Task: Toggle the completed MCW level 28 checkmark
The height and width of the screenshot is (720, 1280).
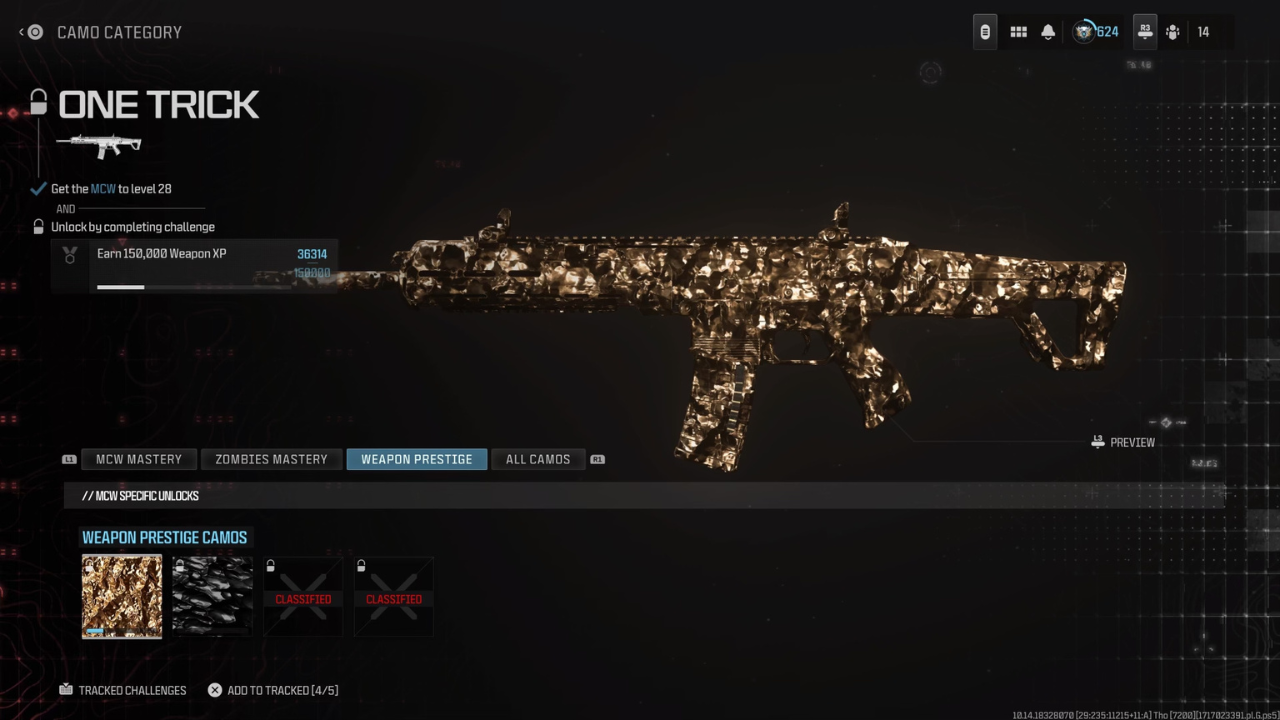Action: coord(38,188)
